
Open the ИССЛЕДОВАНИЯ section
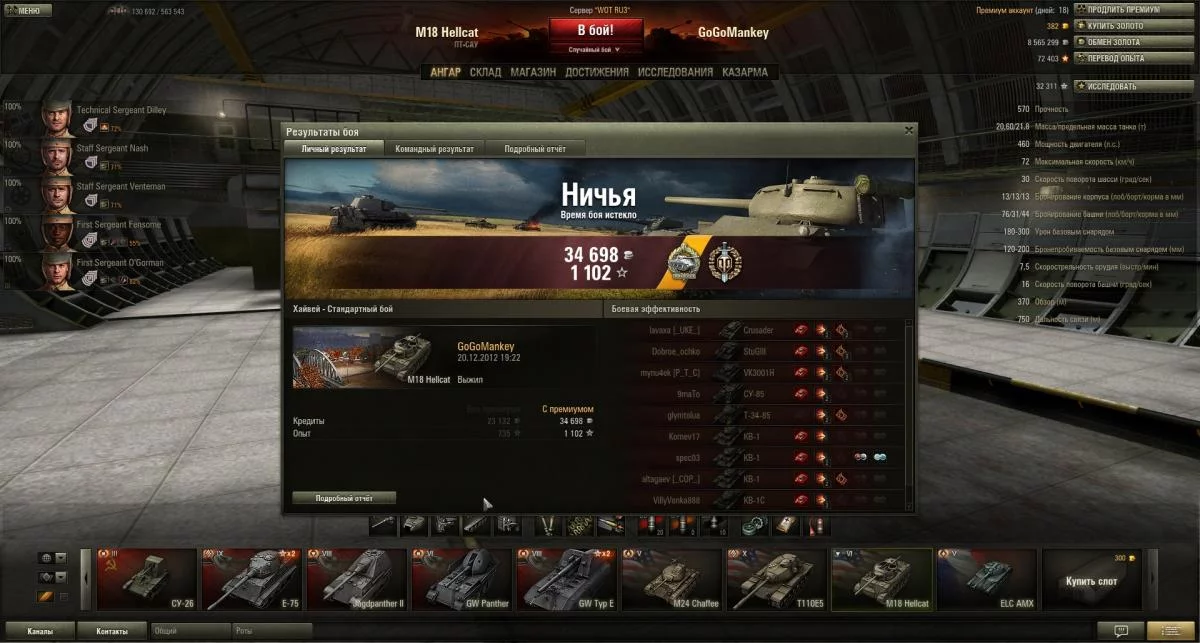coord(675,72)
